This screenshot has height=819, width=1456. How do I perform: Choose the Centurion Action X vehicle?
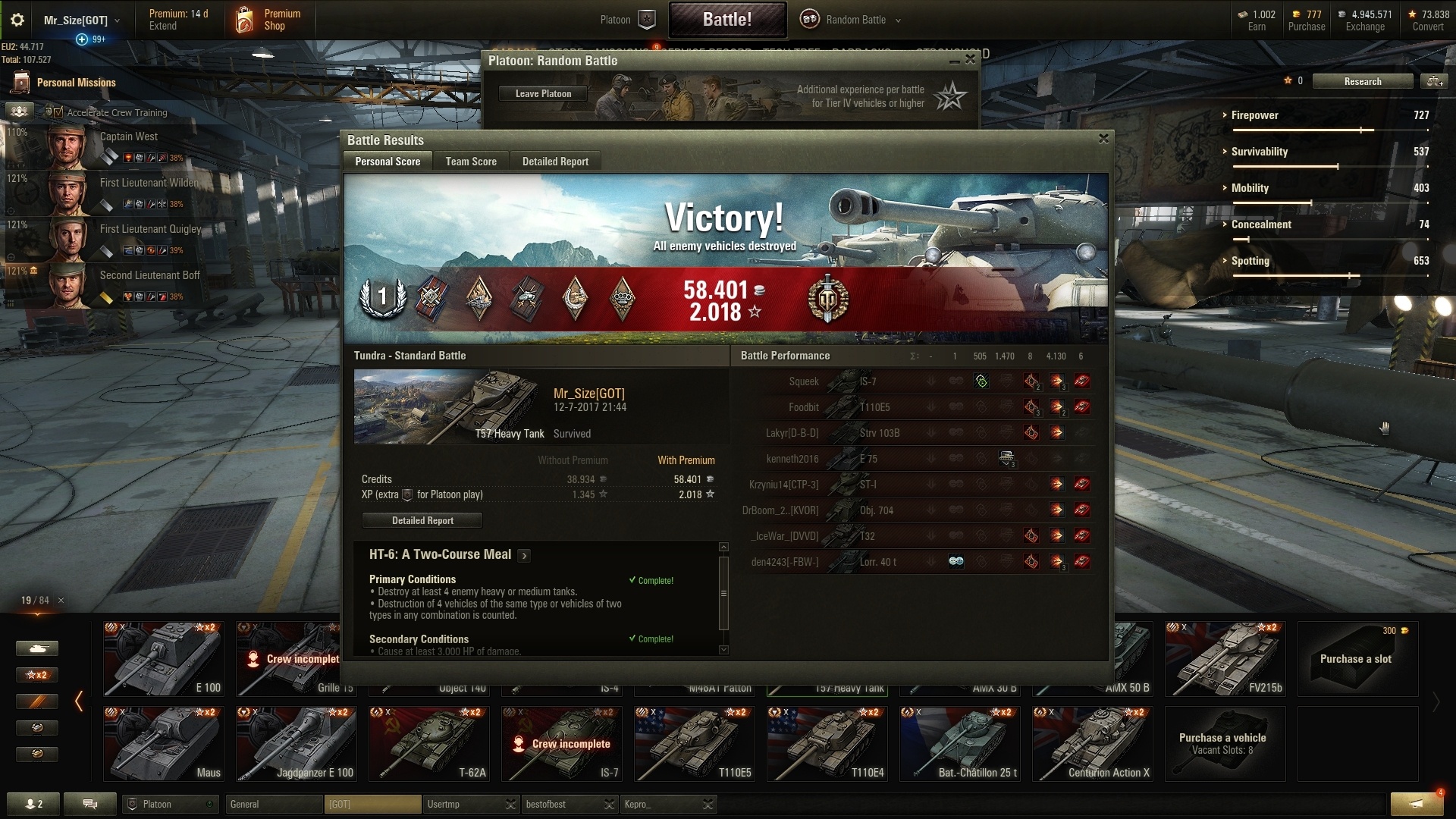(x=1093, y=743)
